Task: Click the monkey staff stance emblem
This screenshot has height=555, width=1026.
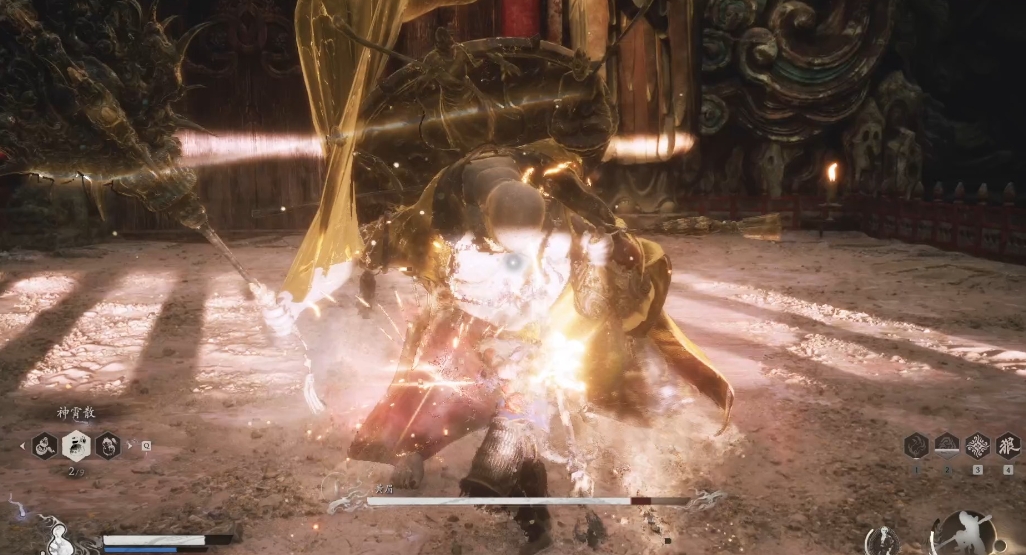Action: click(x=962, y=534)
